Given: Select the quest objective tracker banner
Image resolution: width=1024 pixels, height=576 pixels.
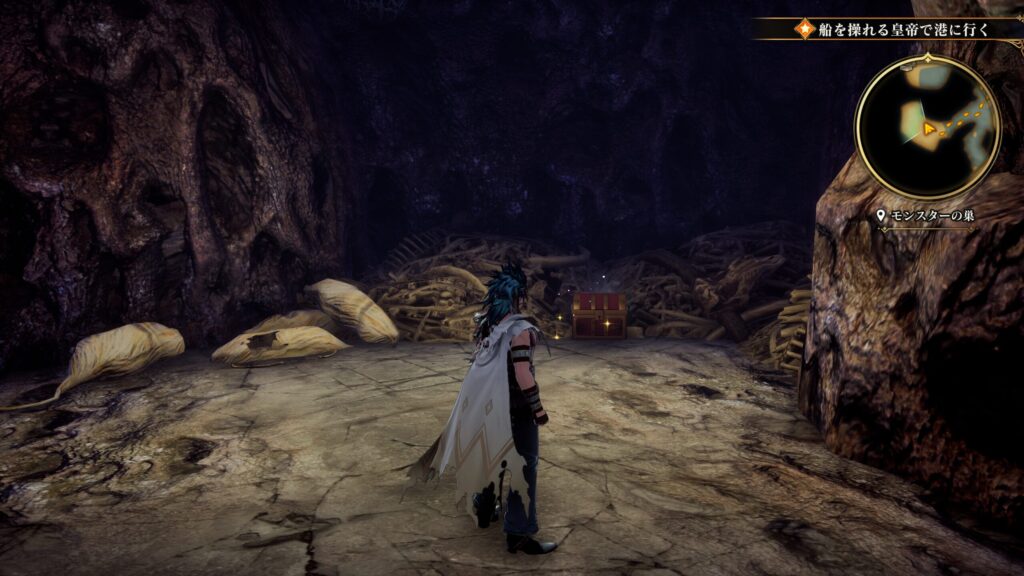Looking at the screenshot, I should point(892,29).
